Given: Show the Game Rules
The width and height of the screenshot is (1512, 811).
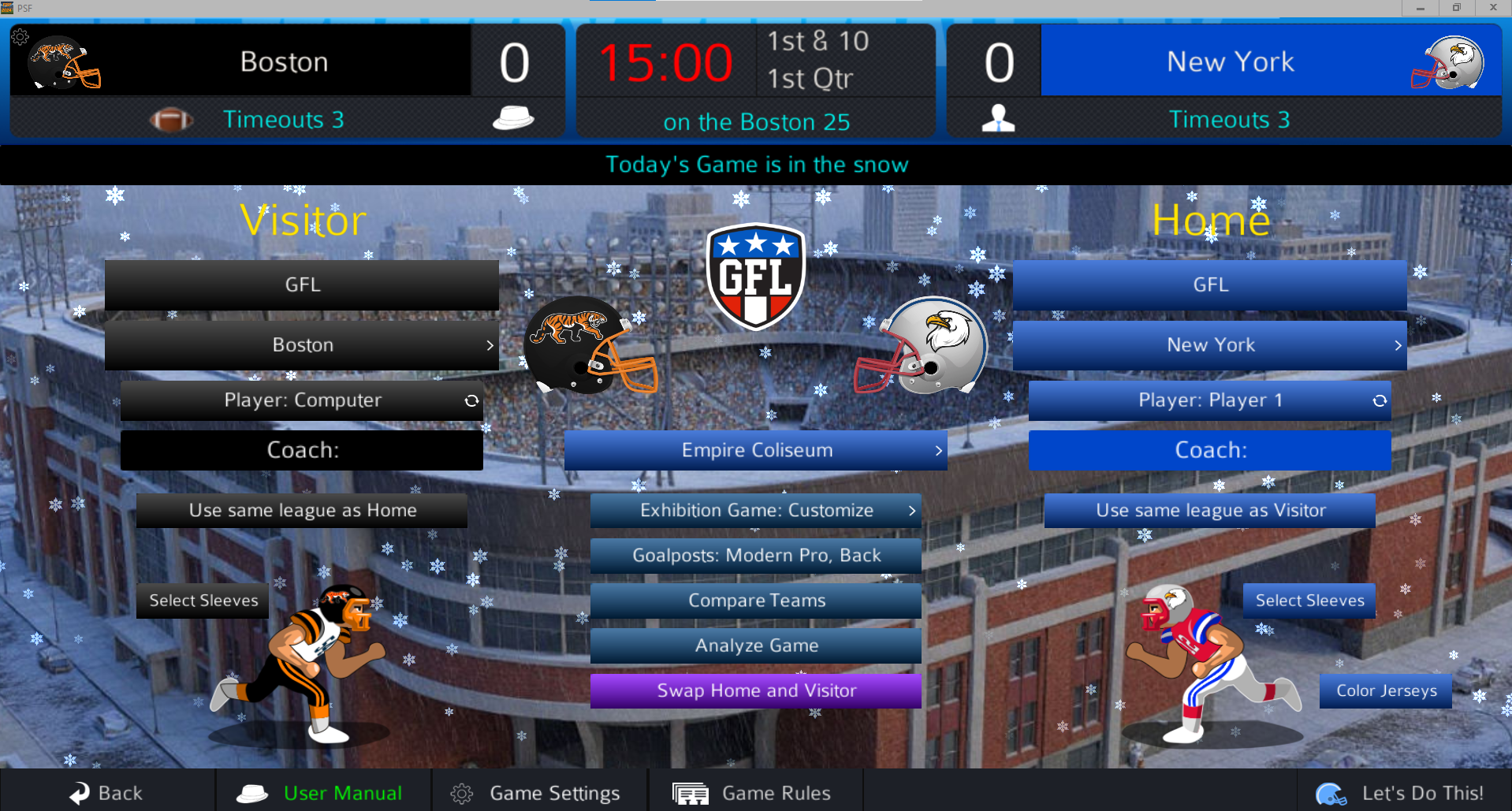Looking at the screenshot, I should 754,792.
